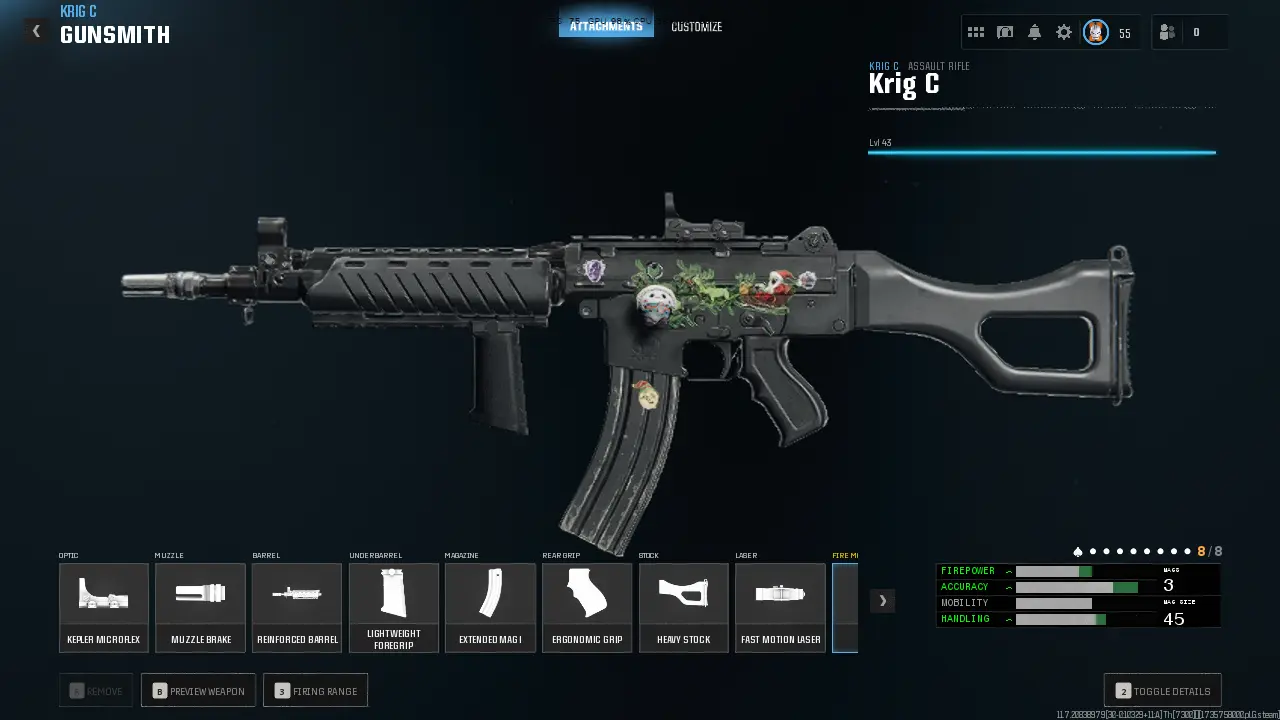Select the Reinforced Barrel slot

[x=297, y=607]
